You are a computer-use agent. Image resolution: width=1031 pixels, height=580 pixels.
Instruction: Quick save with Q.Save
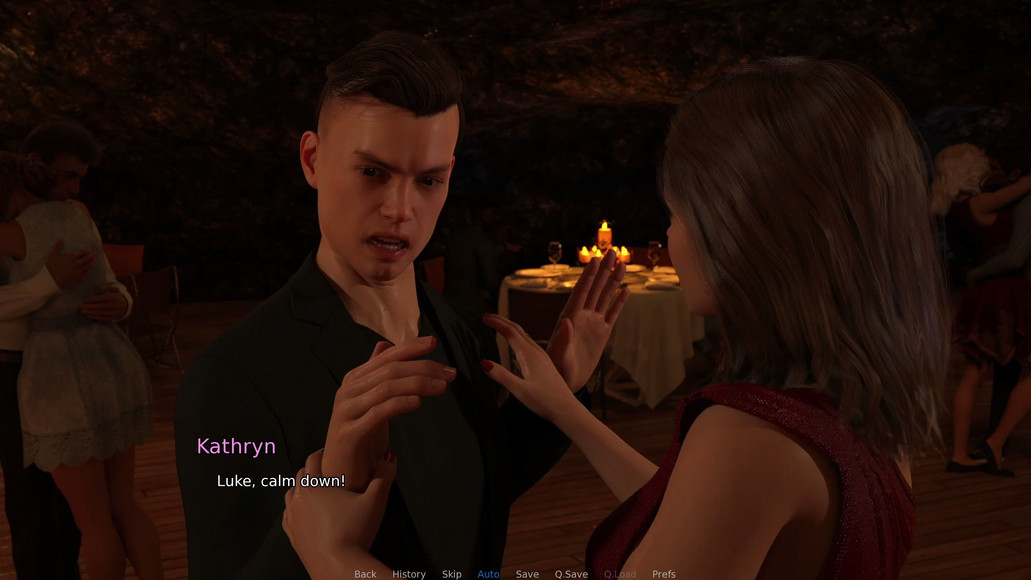coord(571,574)
